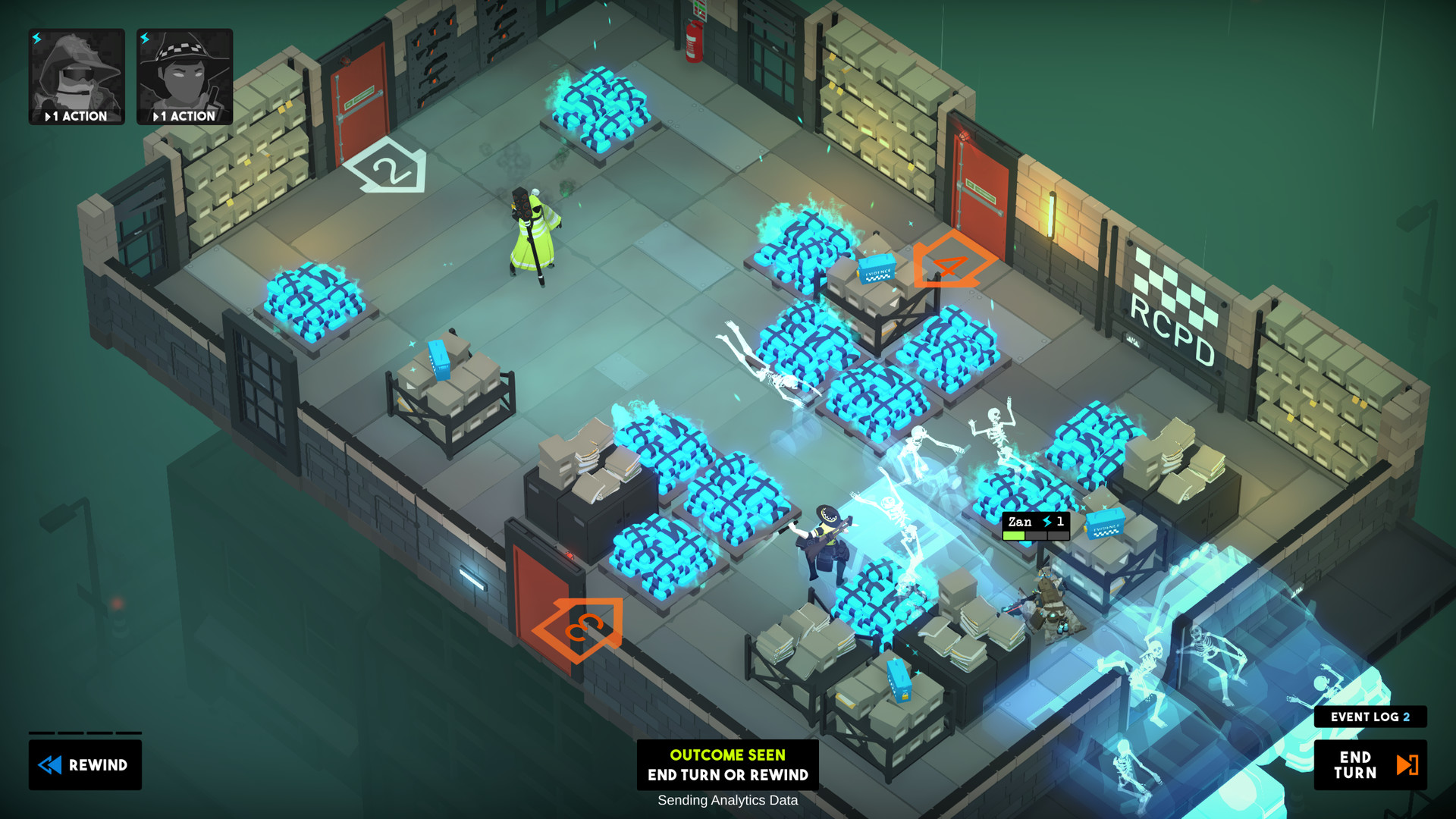Click the Zan nameplate above the officer
The image size is (1456, 819).
point(1021,522)
